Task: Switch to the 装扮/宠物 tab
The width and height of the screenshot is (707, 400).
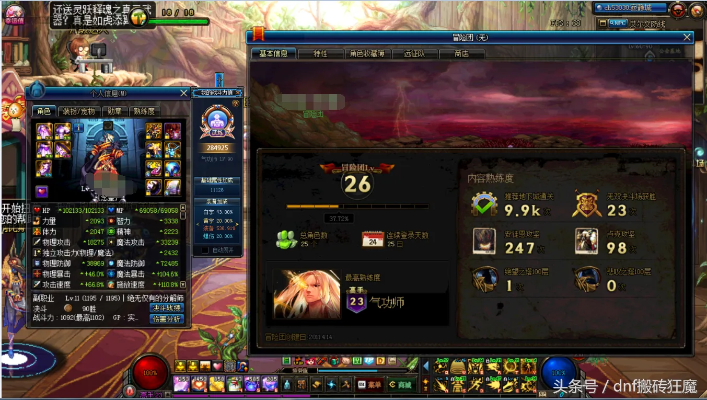Action: 78,111
